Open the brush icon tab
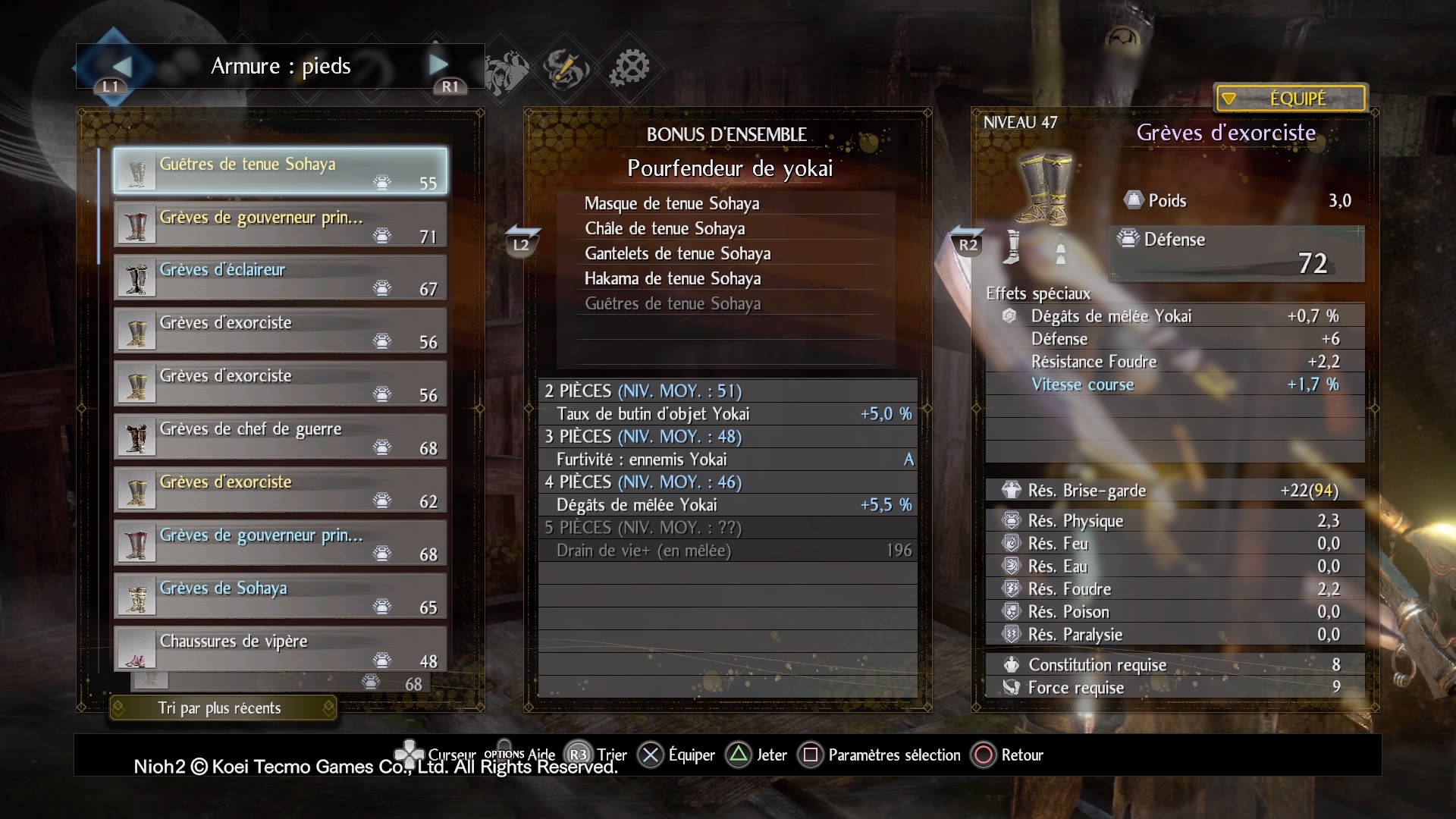This screenshot has height=819, width=1456. [566, 68]
